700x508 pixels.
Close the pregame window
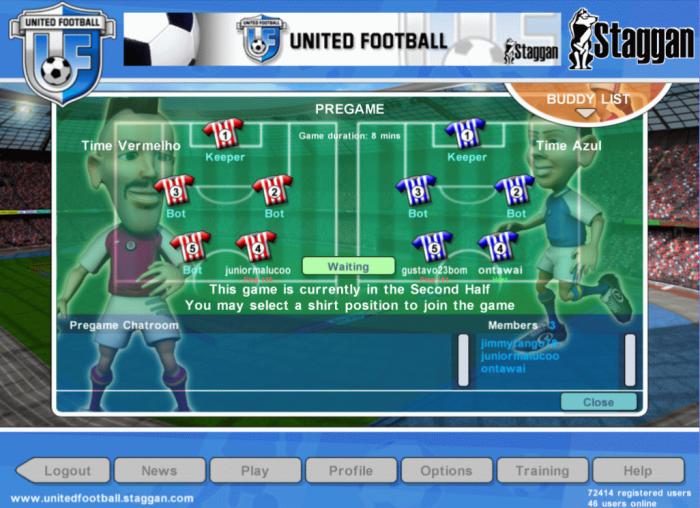coord(598,402)
